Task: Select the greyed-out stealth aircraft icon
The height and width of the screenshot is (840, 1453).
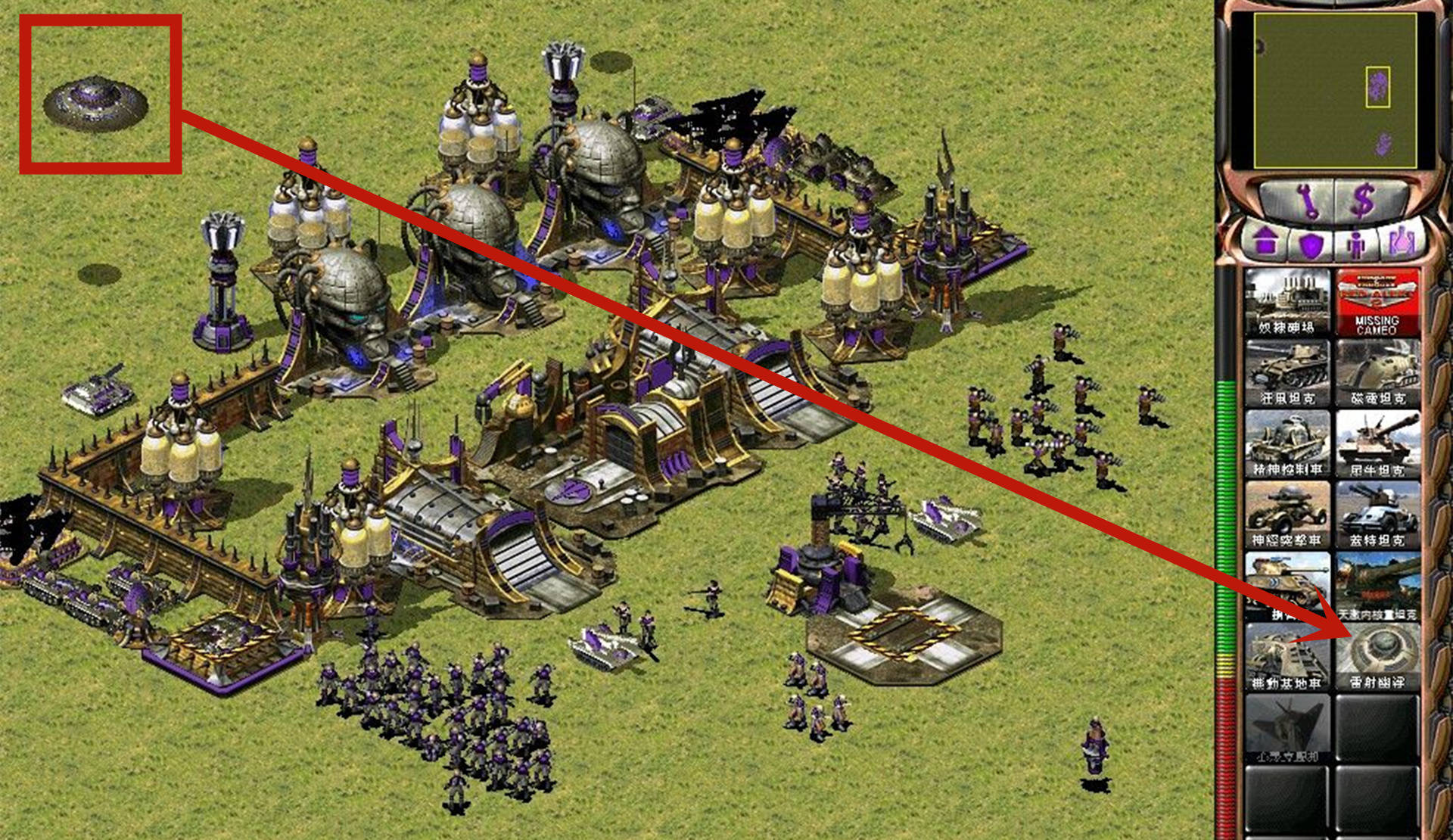Action: 1287,728
